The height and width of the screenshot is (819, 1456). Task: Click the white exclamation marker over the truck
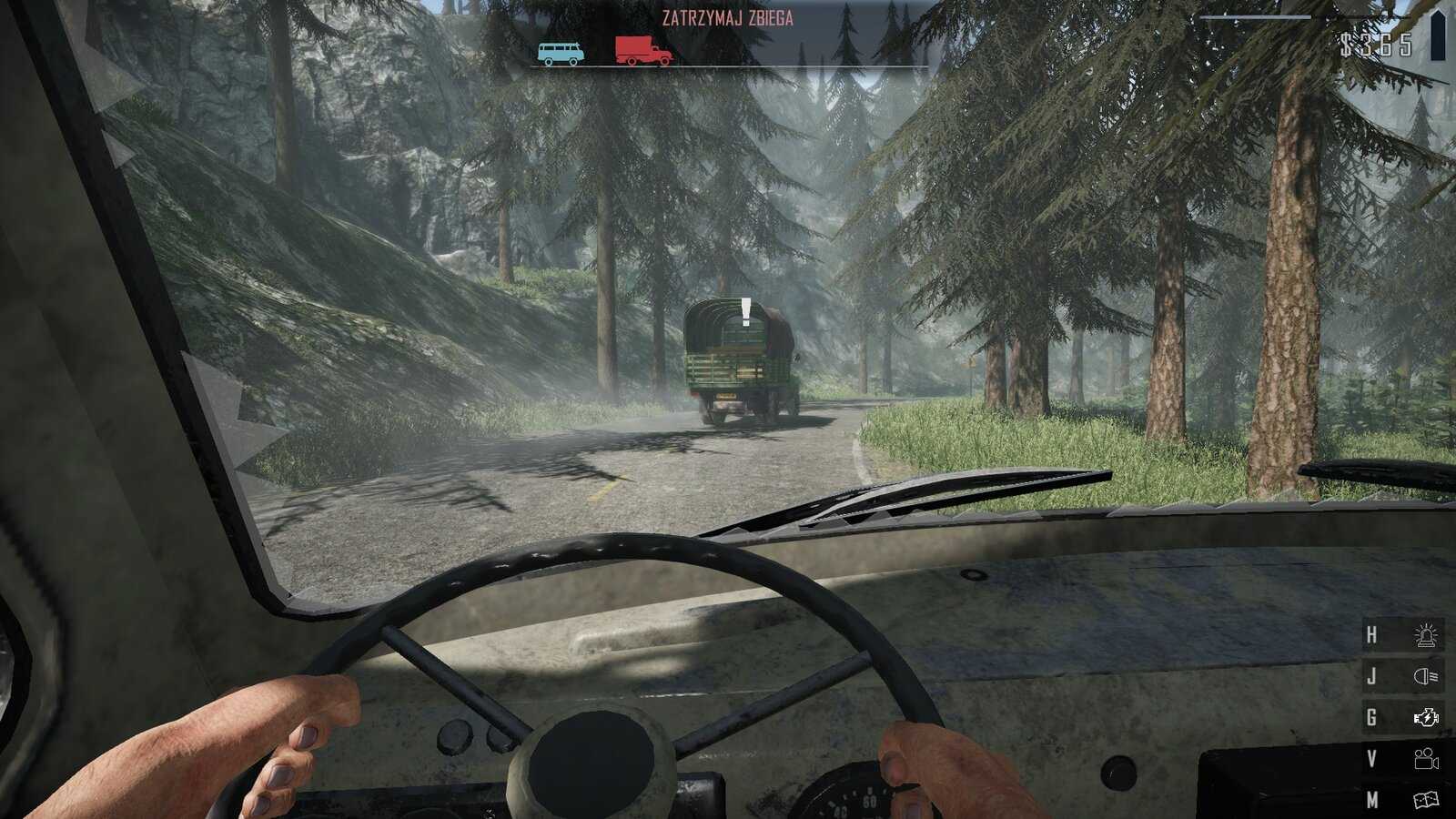click(746, 312)
